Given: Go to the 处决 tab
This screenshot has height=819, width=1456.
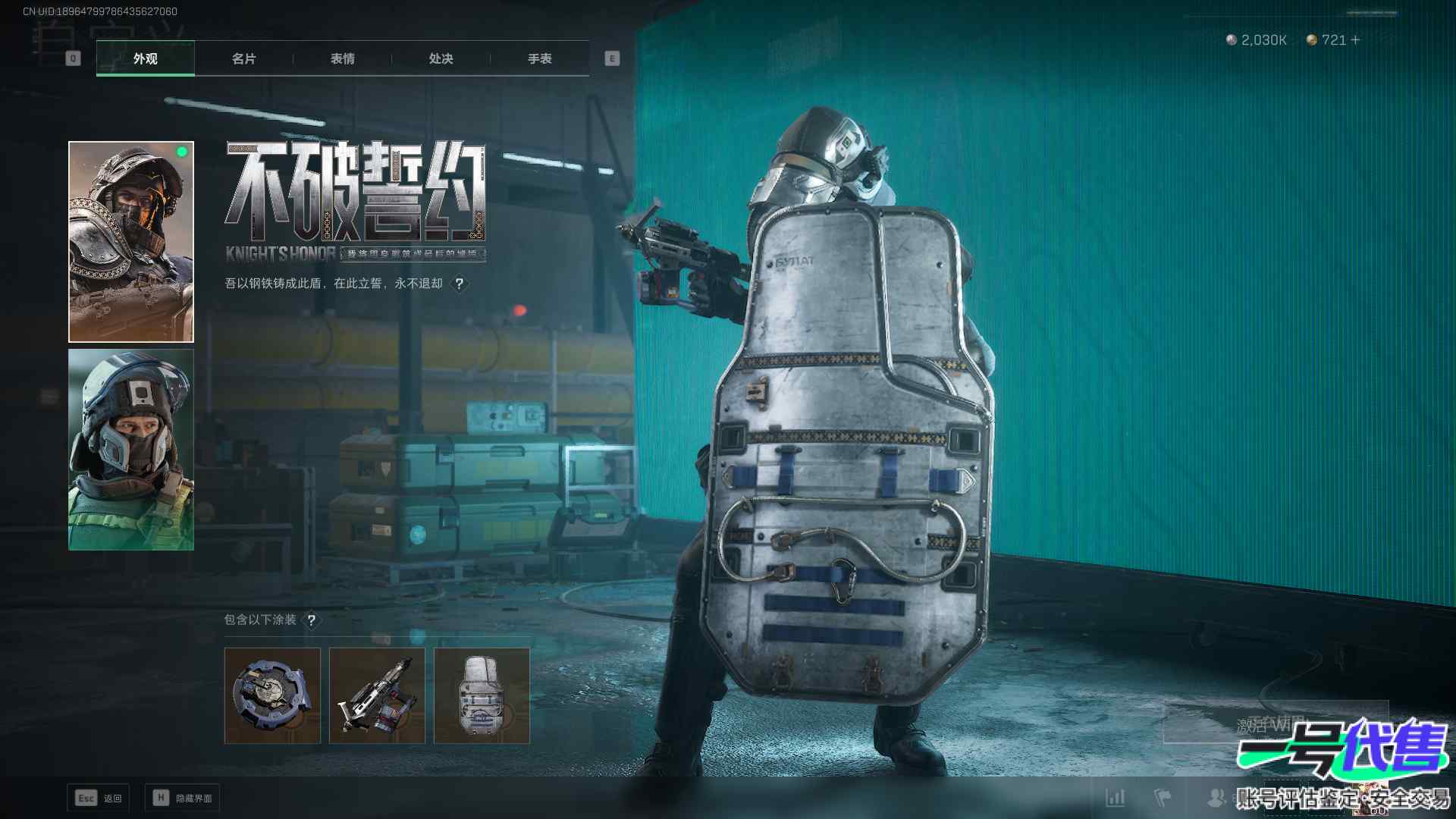Looking at the screenshot, I should click(x=441, y=58).
